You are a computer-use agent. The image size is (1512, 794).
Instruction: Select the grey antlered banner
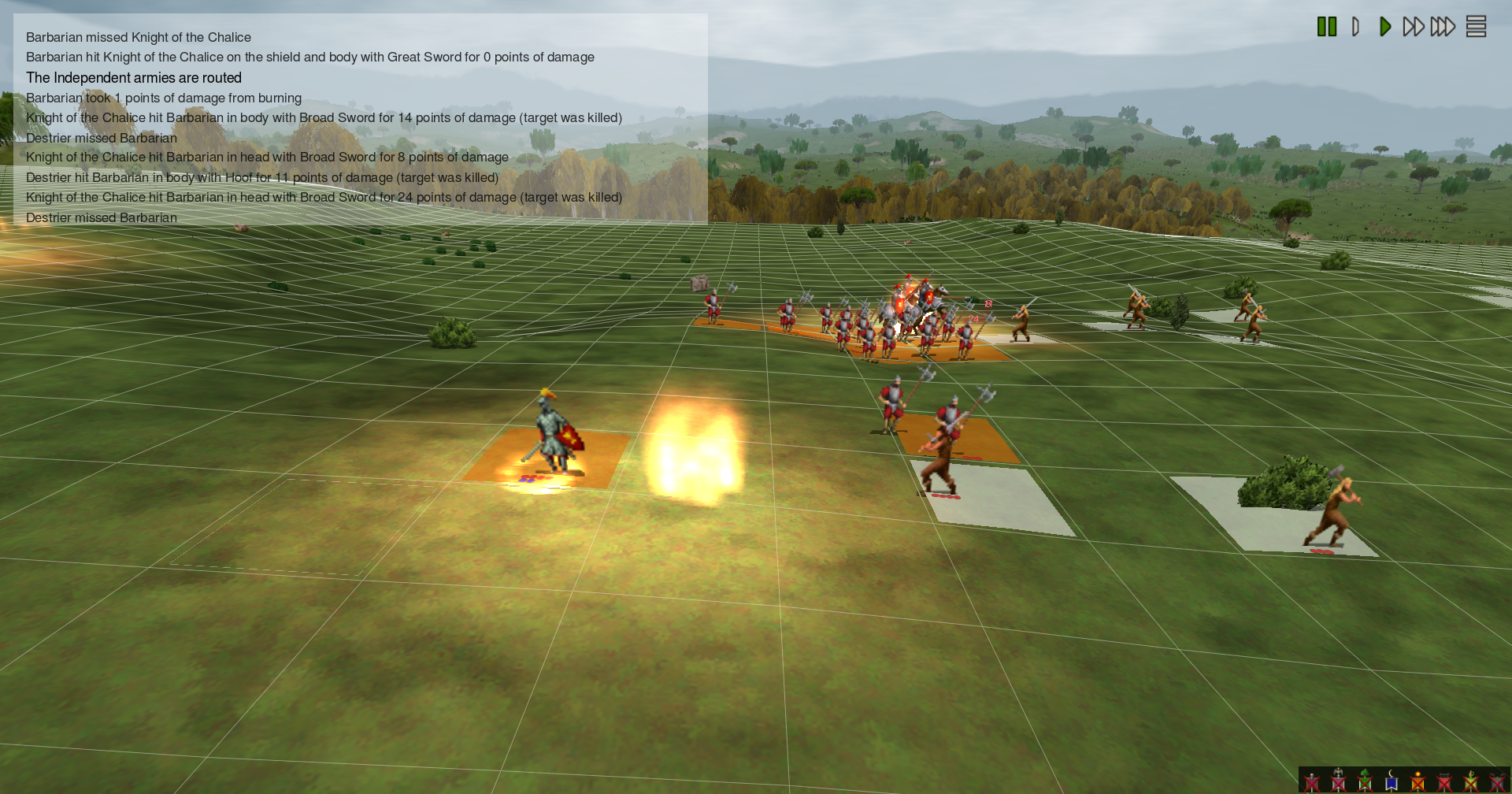point(1497,781)
